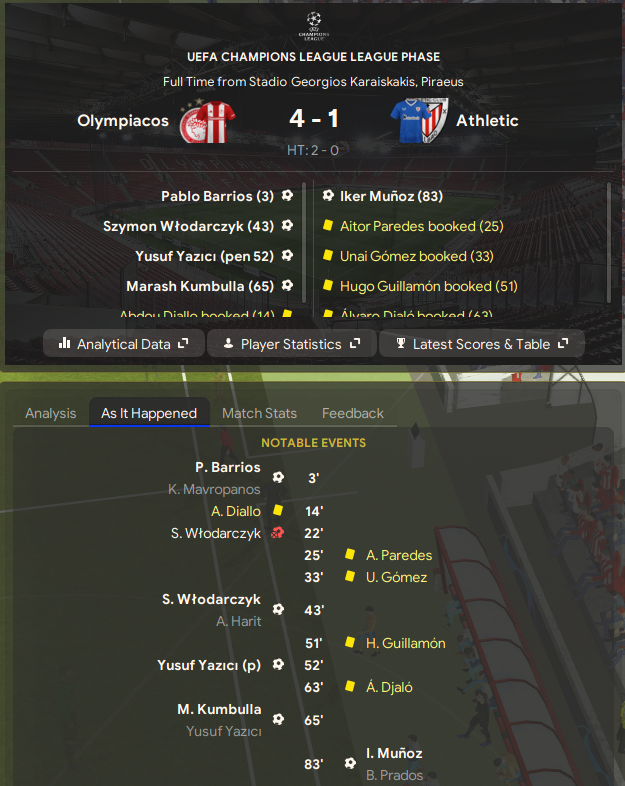Viewport: 625px width, 786px height.
Task: Select Szymon Włodarczyk (43) goal entry
Action: (x=188, y=226)
